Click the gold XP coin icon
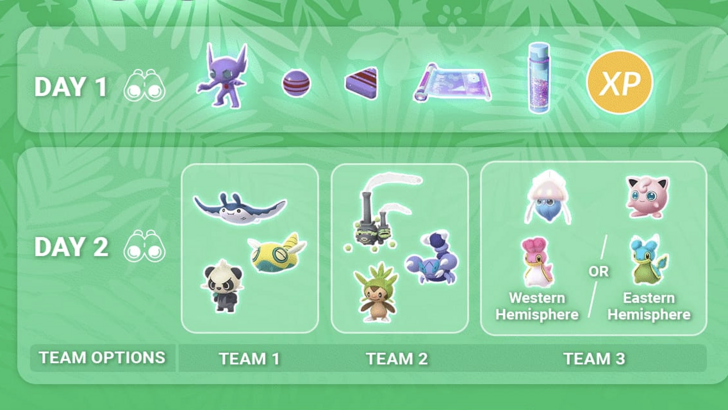The image size is (728, 410). click(619, 82)
